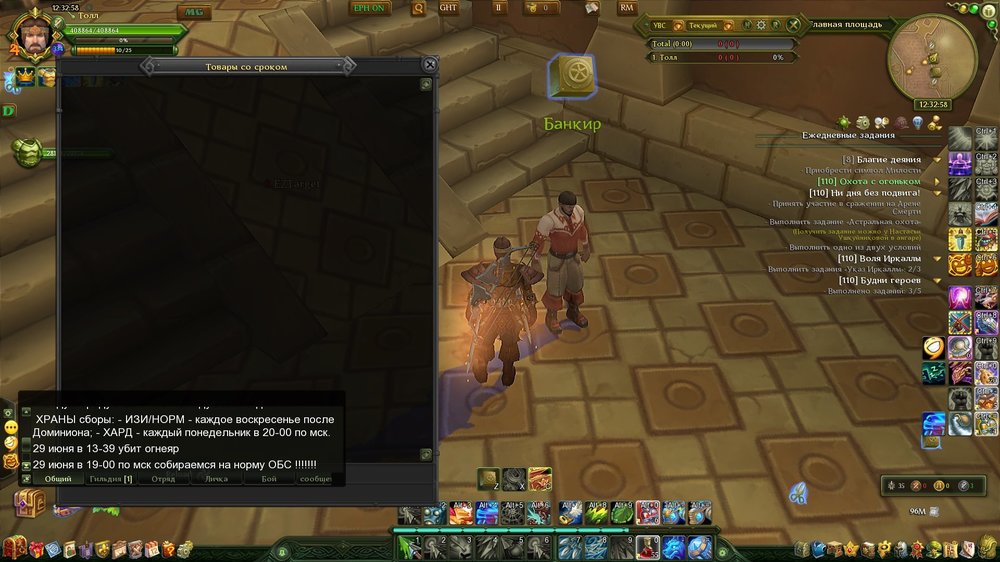1000x562 pixels.
Task: Click the GHT button on the top bar
Action: [x=450, y=8]
